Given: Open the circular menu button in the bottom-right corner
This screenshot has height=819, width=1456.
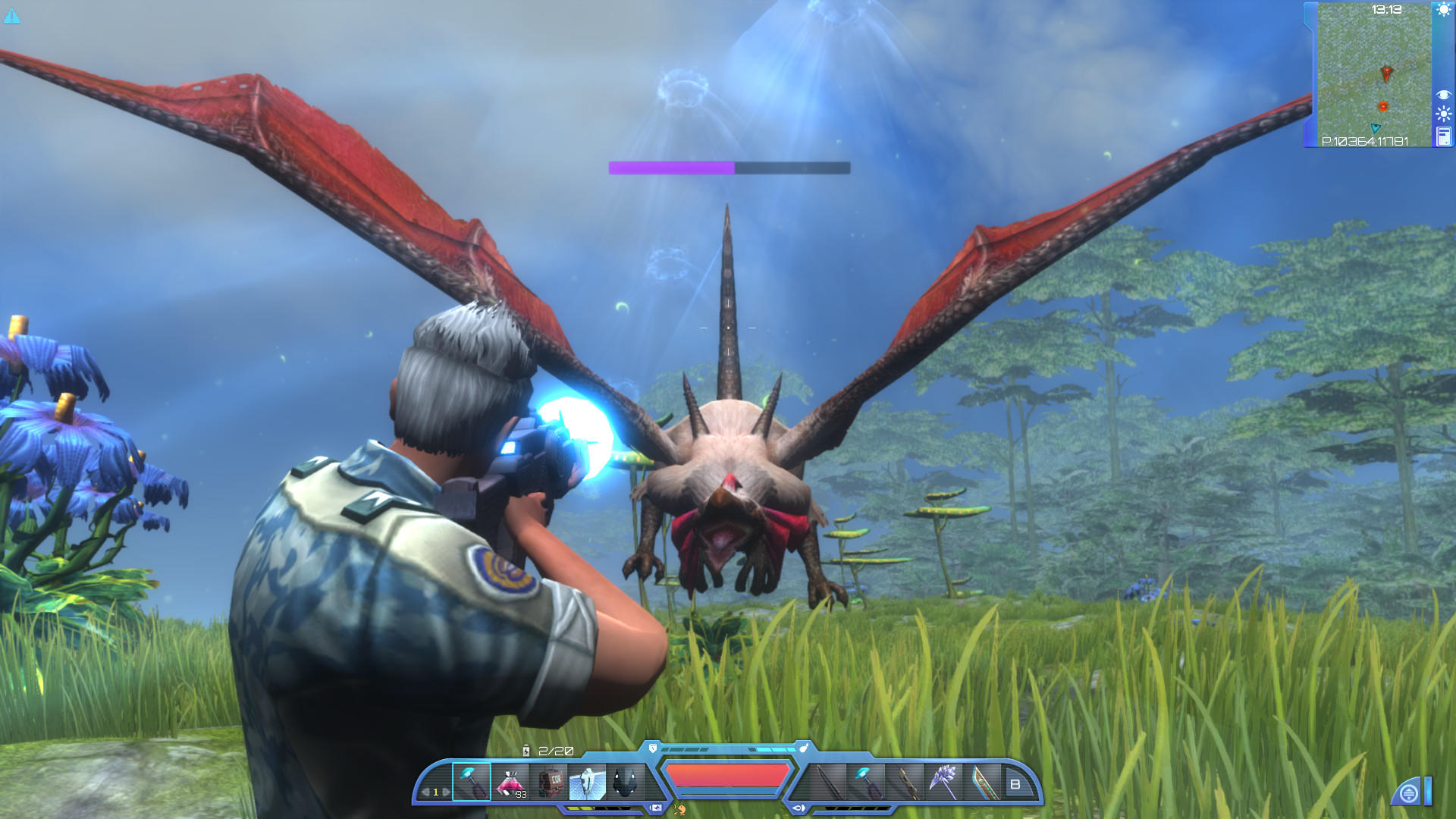Looking at the screenshot, I should [1409, 791].
